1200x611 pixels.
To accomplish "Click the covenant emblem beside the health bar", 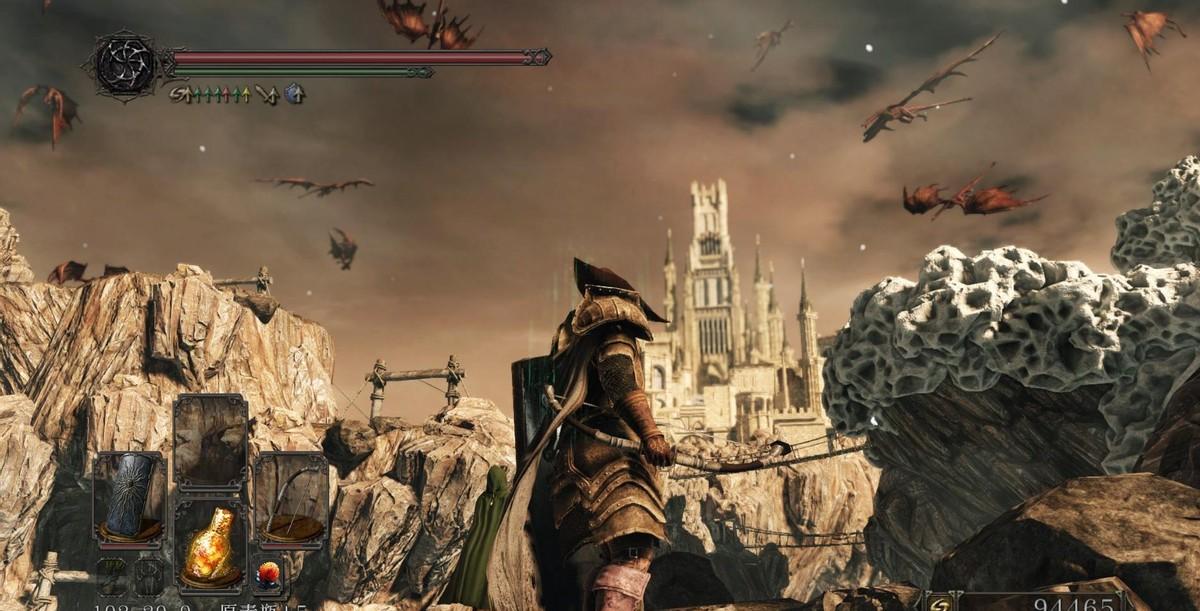I will 124,66.
